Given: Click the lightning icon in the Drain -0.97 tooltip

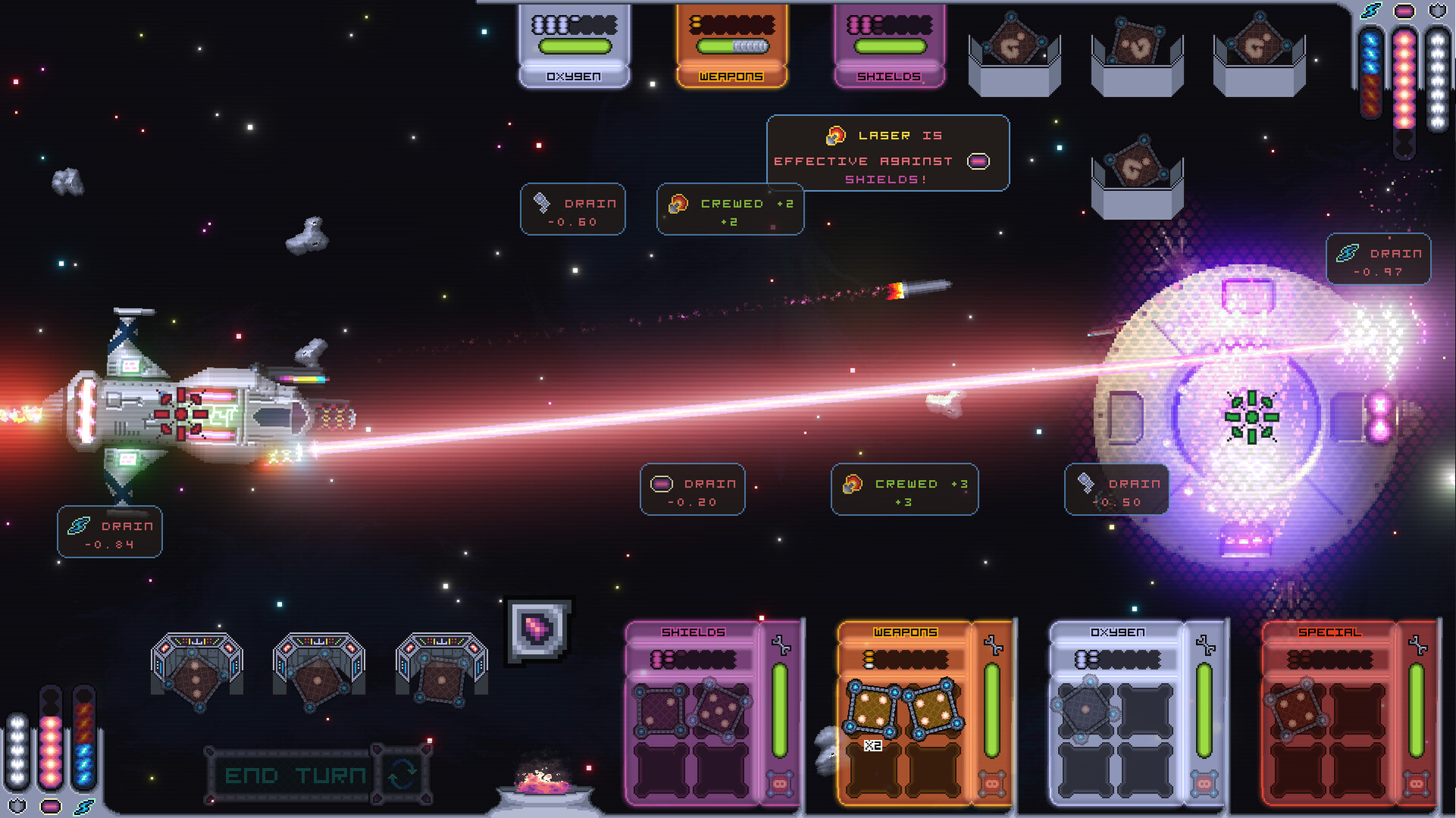Looking at the screenshot, I should pyautogui.click(x=1348, y=254).
